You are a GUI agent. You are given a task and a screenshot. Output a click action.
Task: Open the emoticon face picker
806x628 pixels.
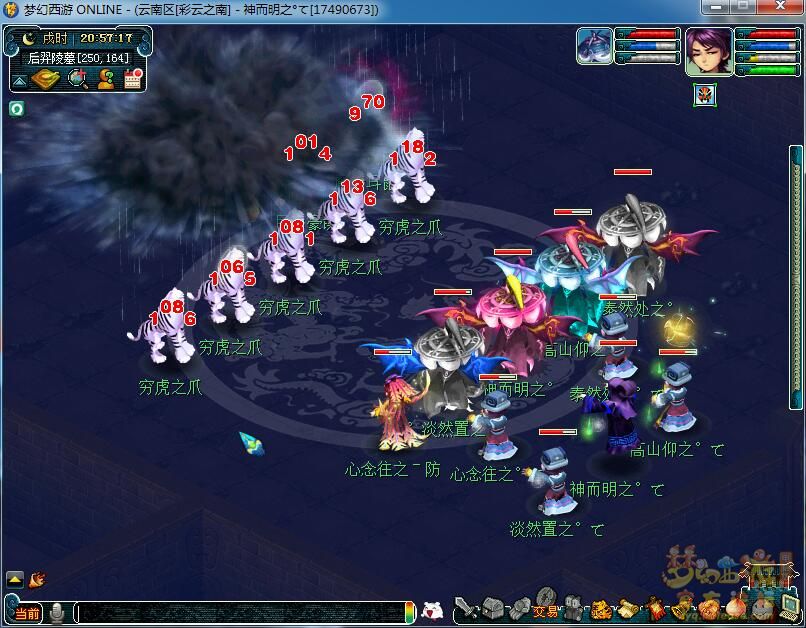[x=433, y=610]
